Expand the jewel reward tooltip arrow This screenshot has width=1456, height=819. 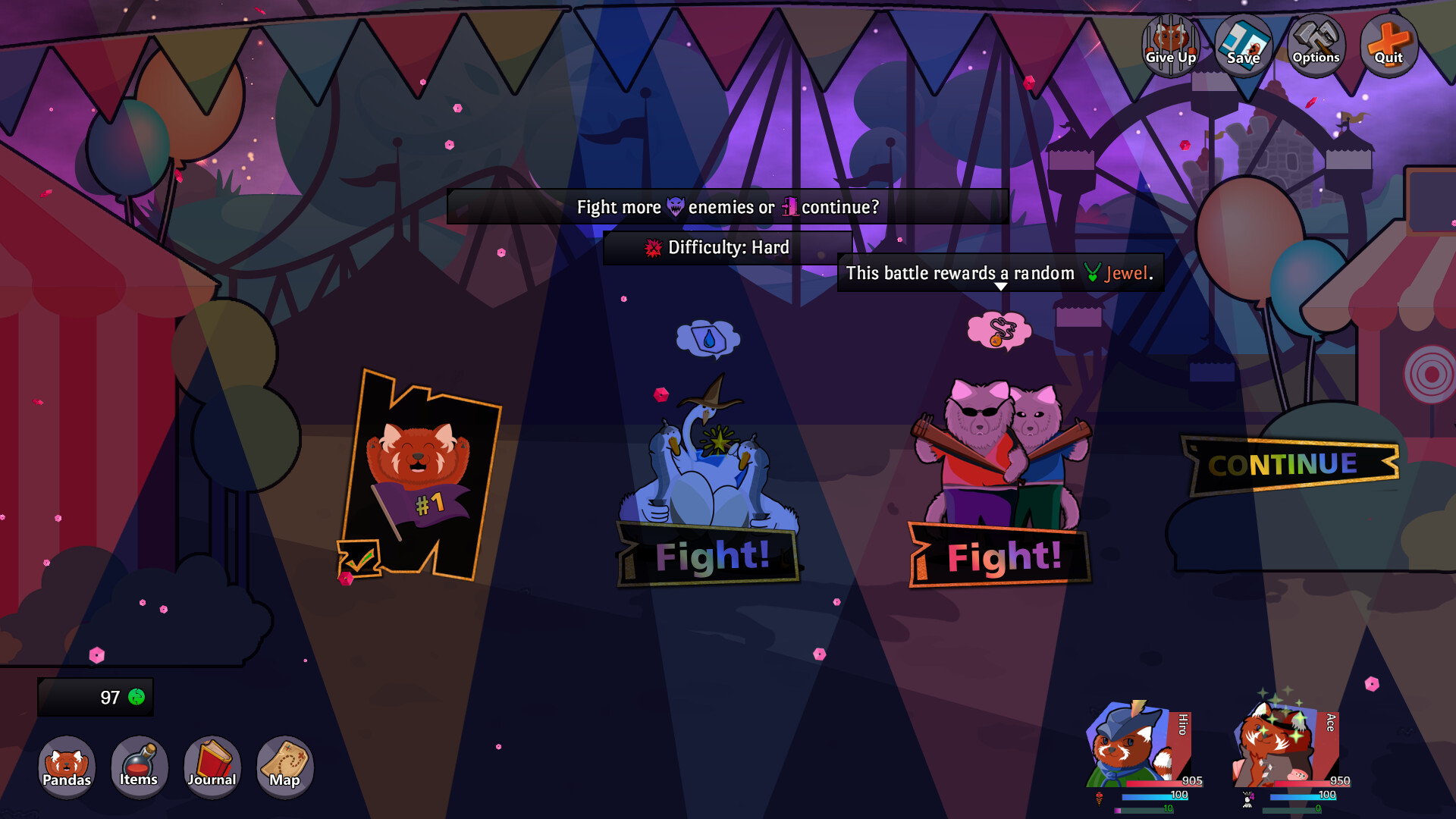(x=999, y=287)
